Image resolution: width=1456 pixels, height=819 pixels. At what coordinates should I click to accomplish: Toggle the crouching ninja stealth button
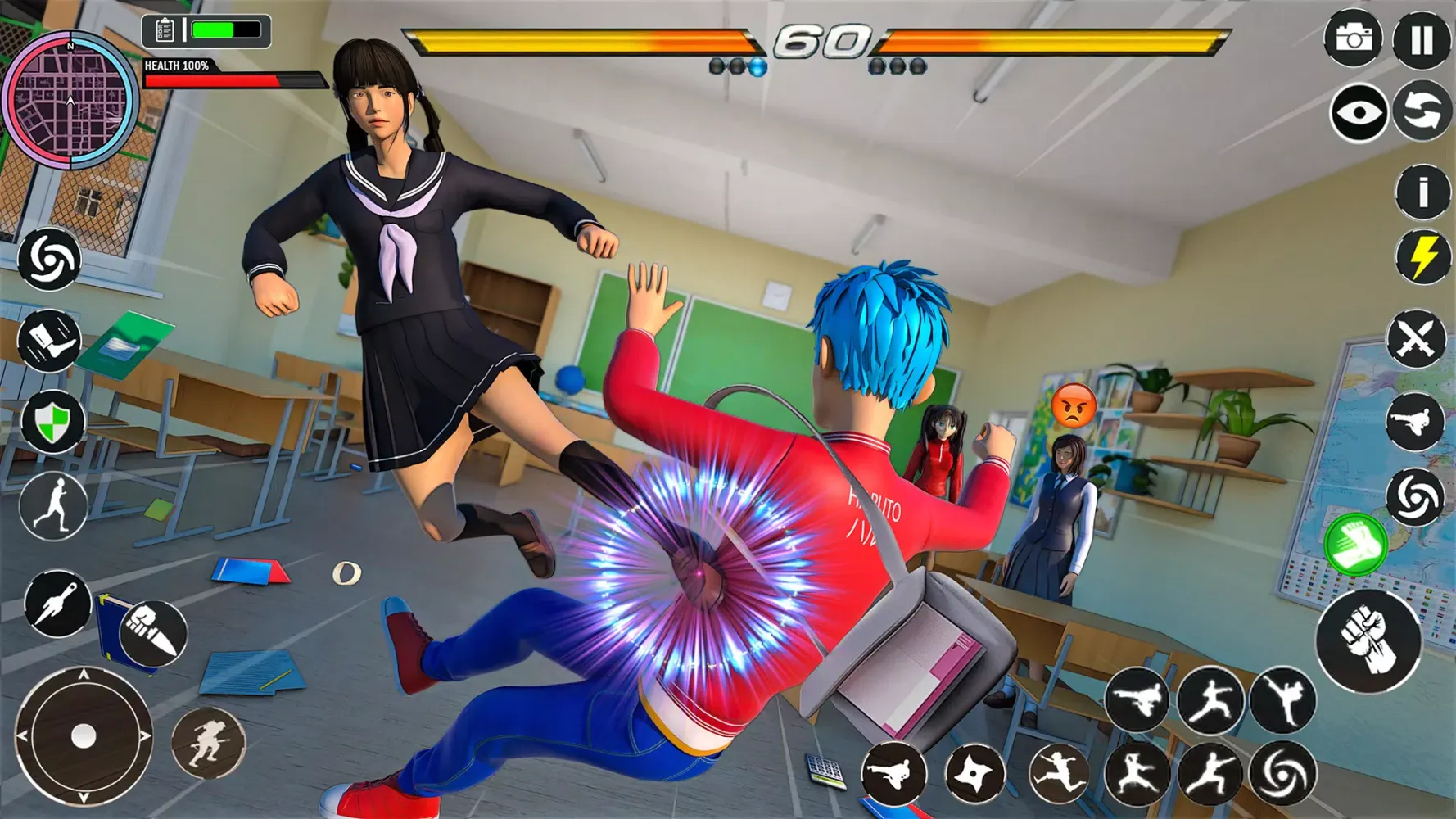click(208, 743)
